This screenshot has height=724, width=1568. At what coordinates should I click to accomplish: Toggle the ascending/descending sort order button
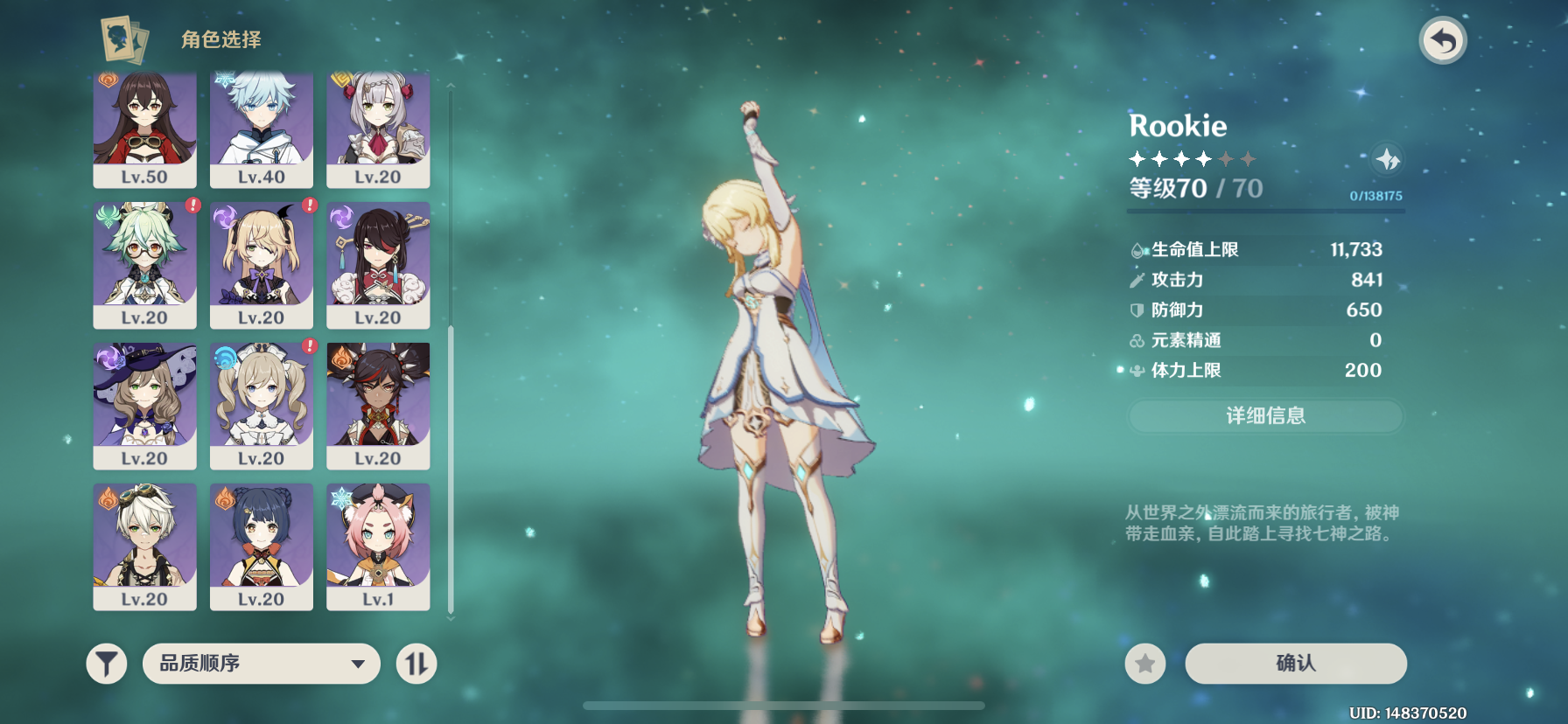tap(416, 664)
